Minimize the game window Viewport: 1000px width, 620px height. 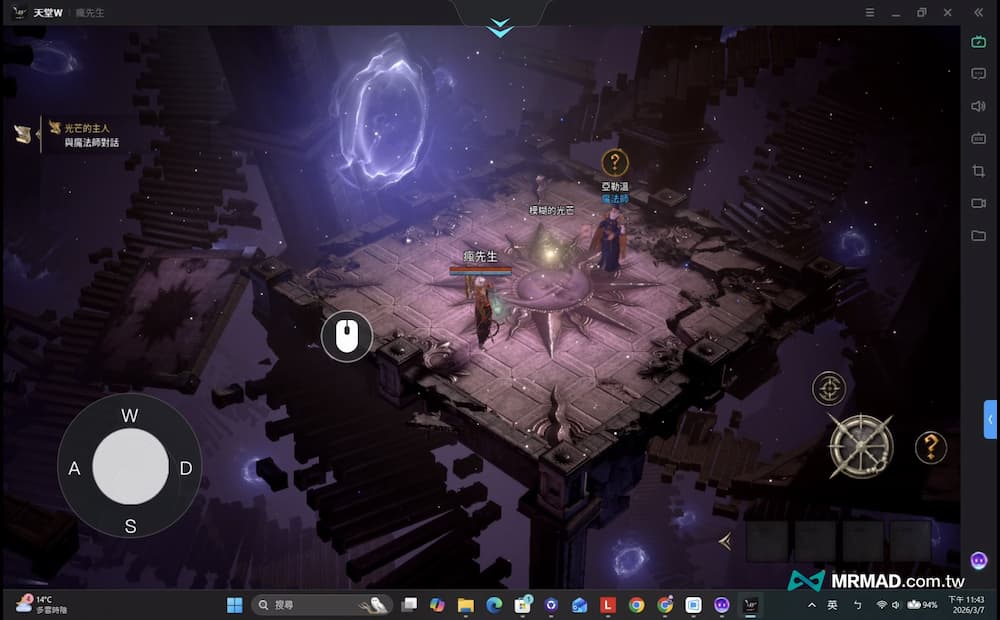(897, 12)
